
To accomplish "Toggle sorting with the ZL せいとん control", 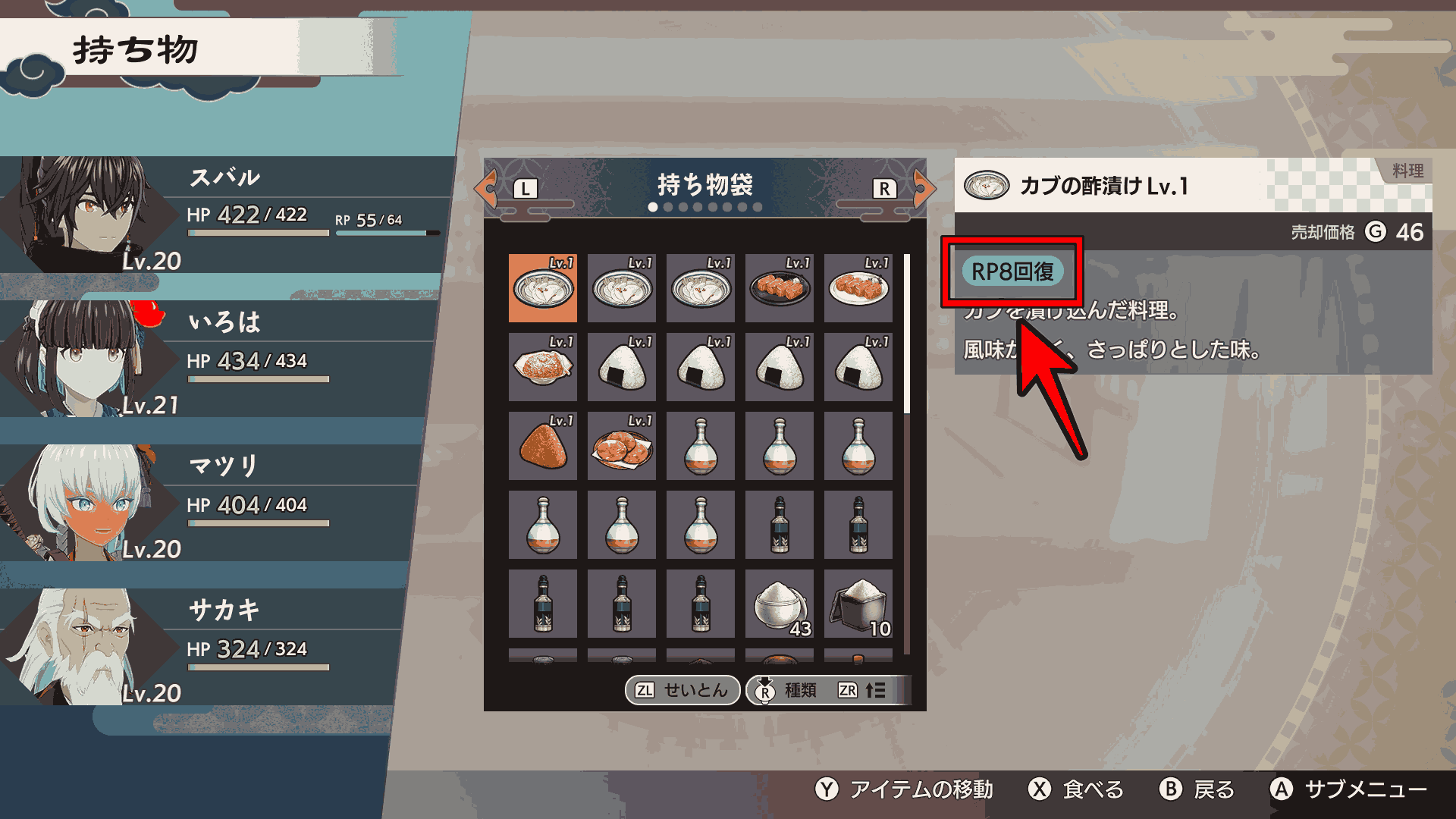I will point(681,690).
